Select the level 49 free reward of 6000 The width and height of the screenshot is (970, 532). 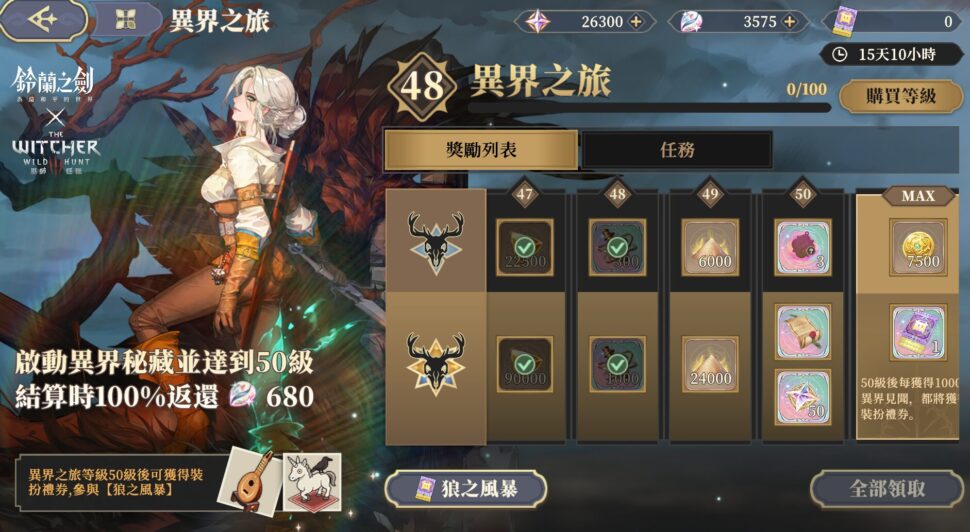click(x=710, y=248)
